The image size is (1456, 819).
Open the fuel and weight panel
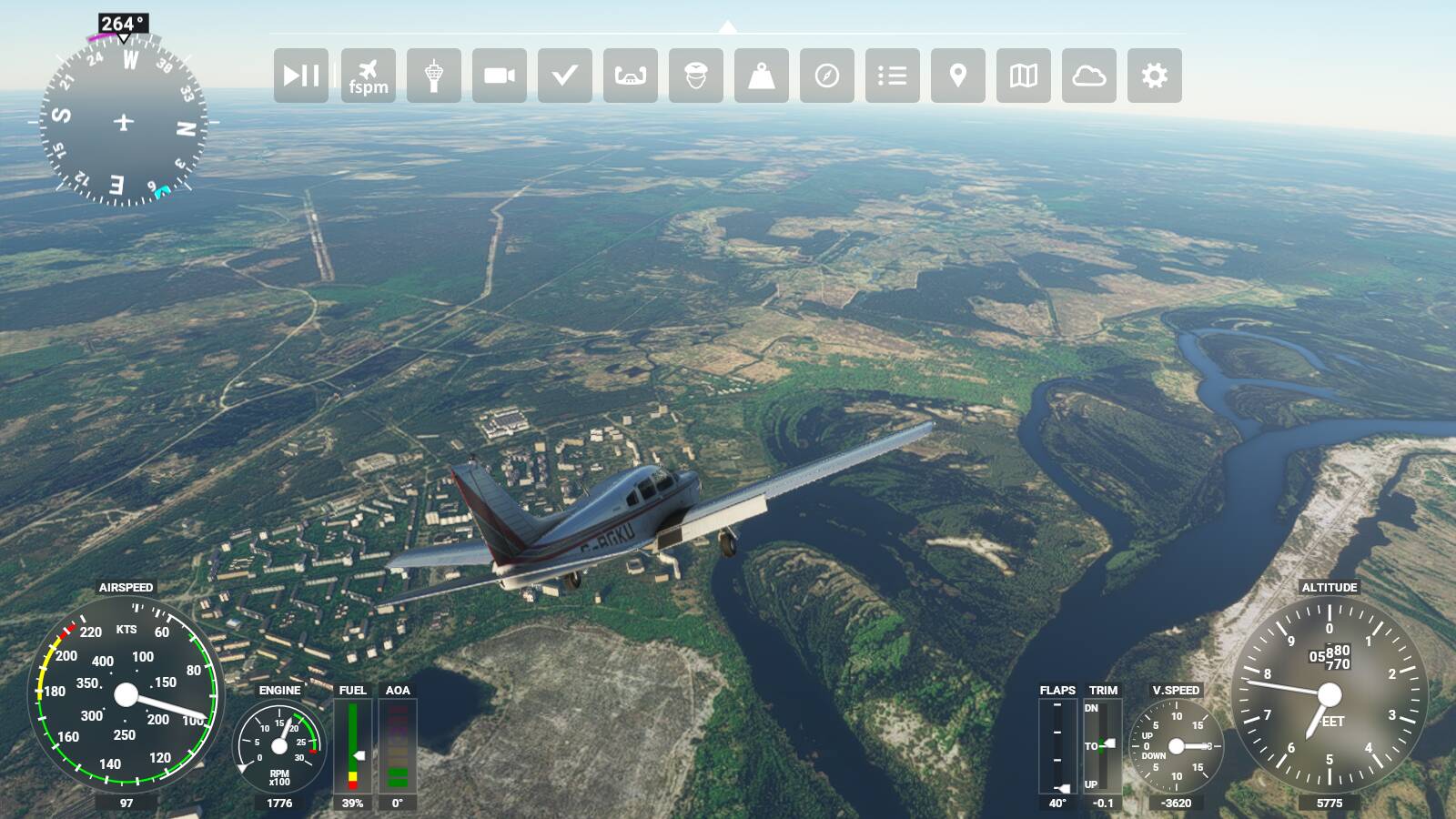click(x=762, y=76)
